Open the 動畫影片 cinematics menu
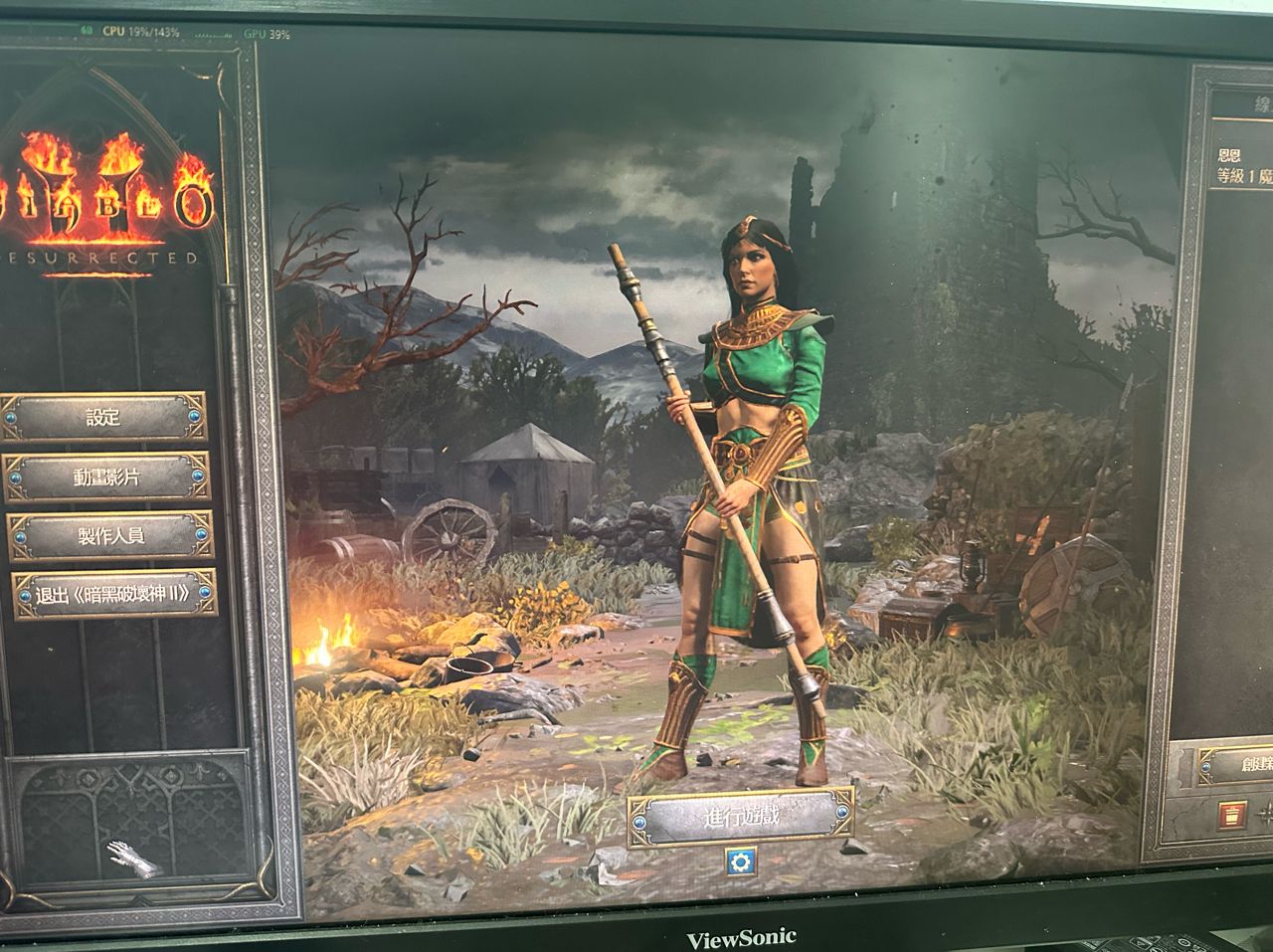 pyautogui.click(x=107, y=476)
